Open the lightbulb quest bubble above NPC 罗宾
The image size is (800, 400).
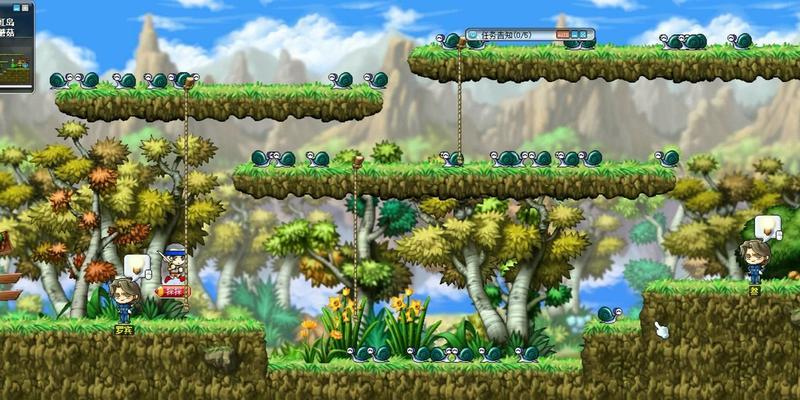pos(137,267)
